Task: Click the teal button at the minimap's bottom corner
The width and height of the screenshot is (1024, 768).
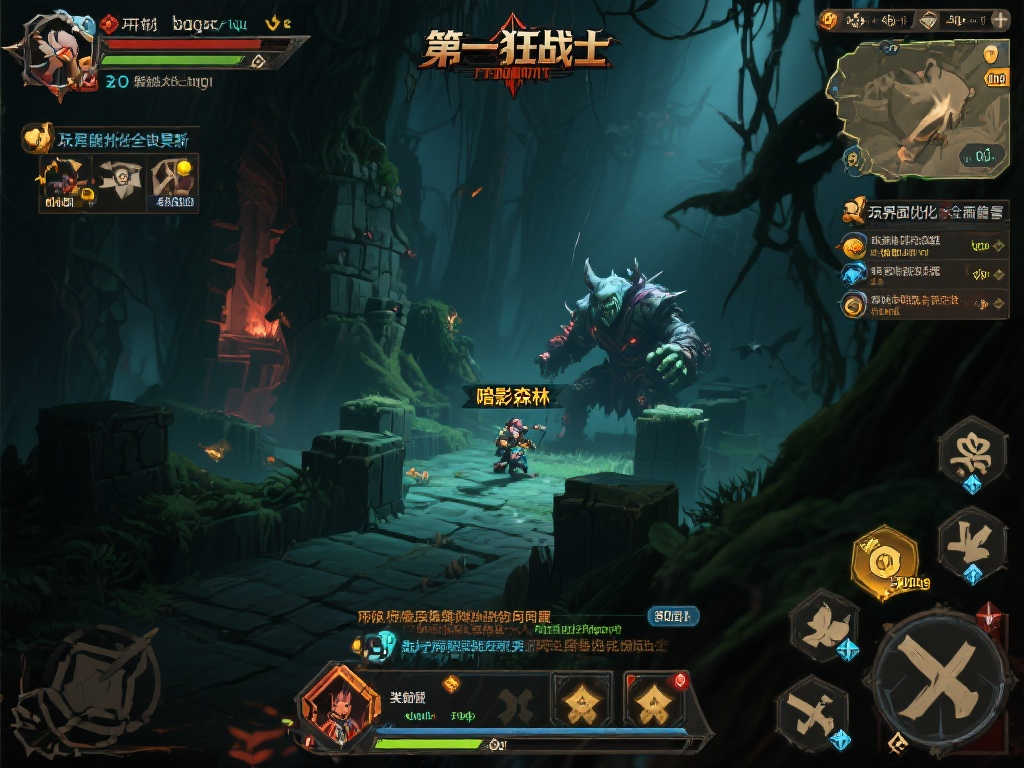Action: (981, 155)
